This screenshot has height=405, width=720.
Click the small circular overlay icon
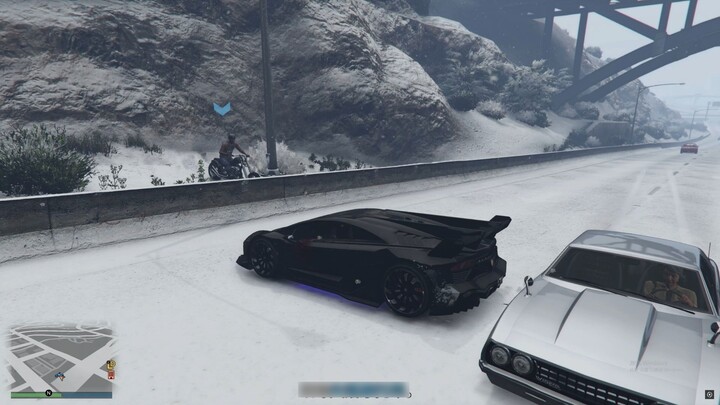tap(708, 395)
